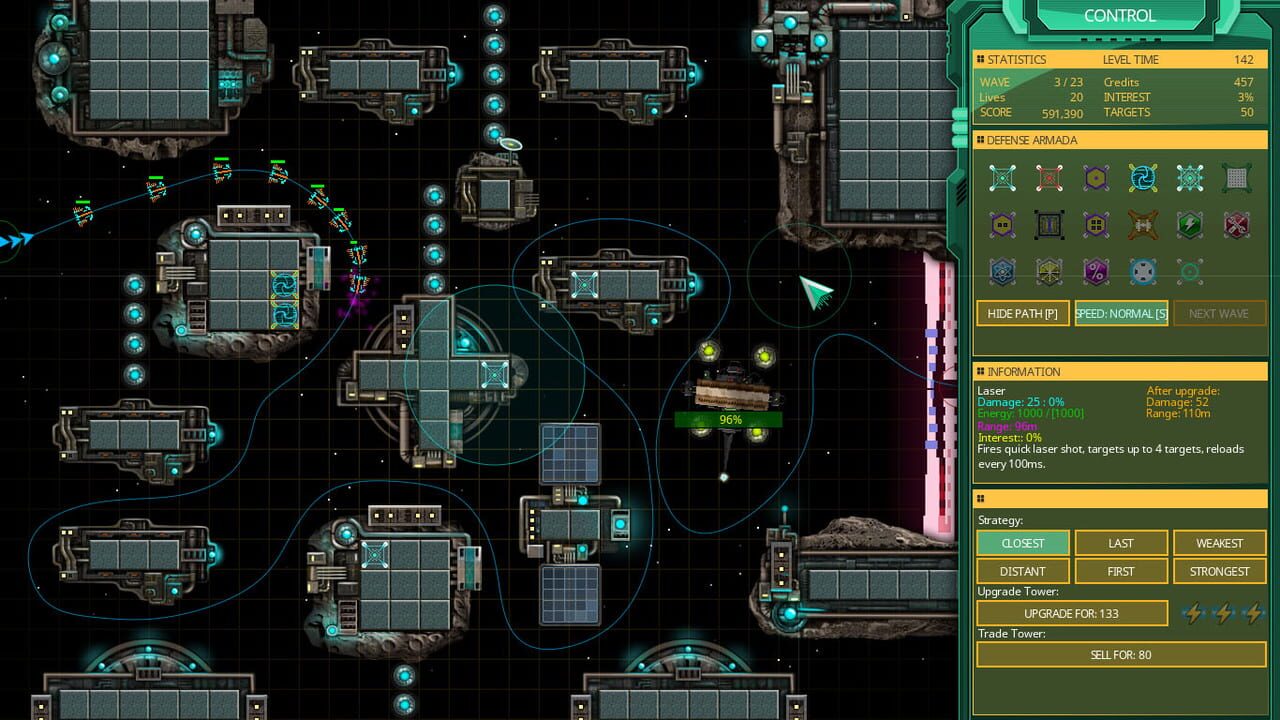Viewport: 1280px width, 720px height.
Task: Select the orange spiked tower icon
Action: (x=1143, y=224)
